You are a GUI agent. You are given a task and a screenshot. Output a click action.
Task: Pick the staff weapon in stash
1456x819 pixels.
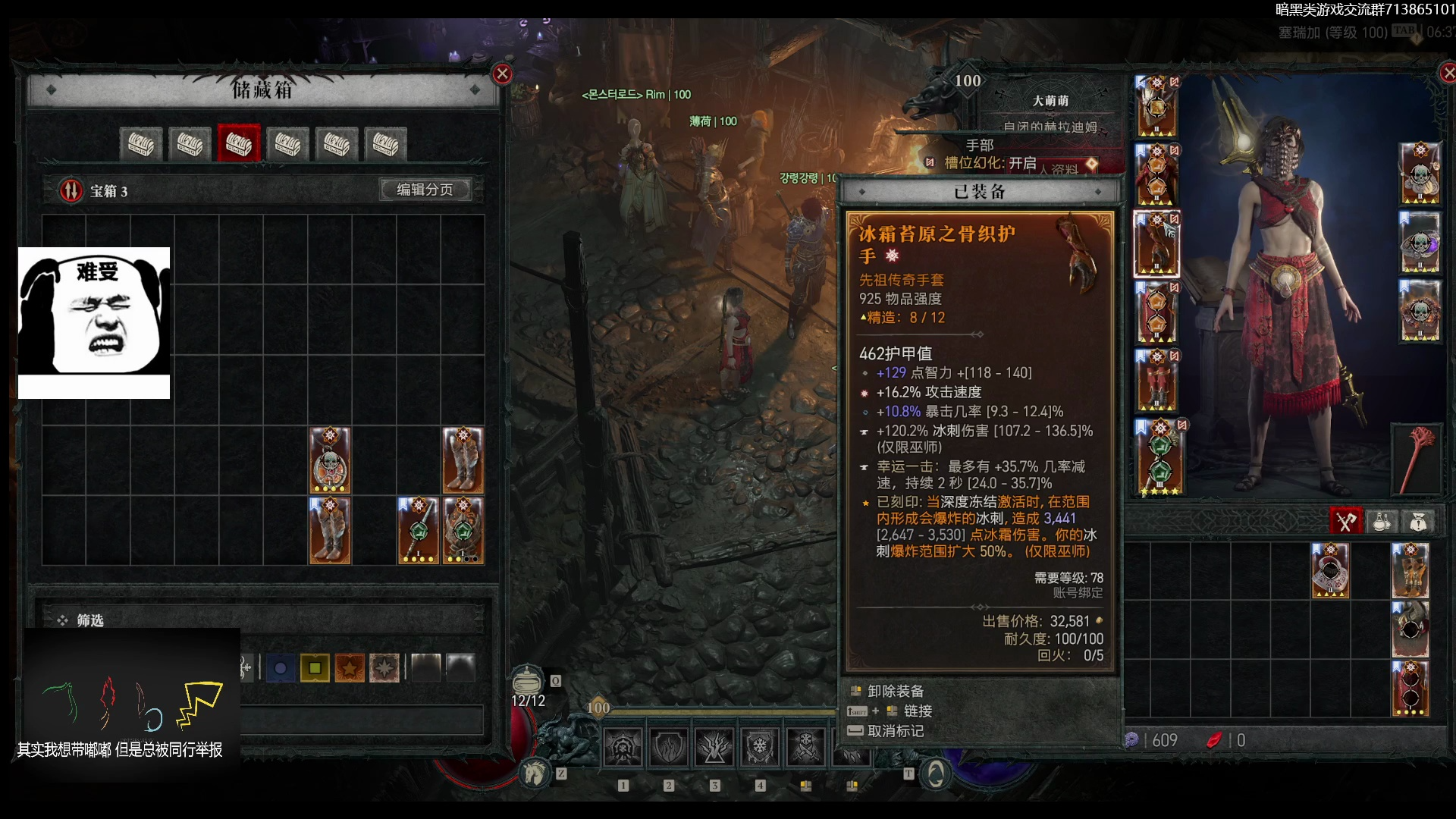[419, 530]
